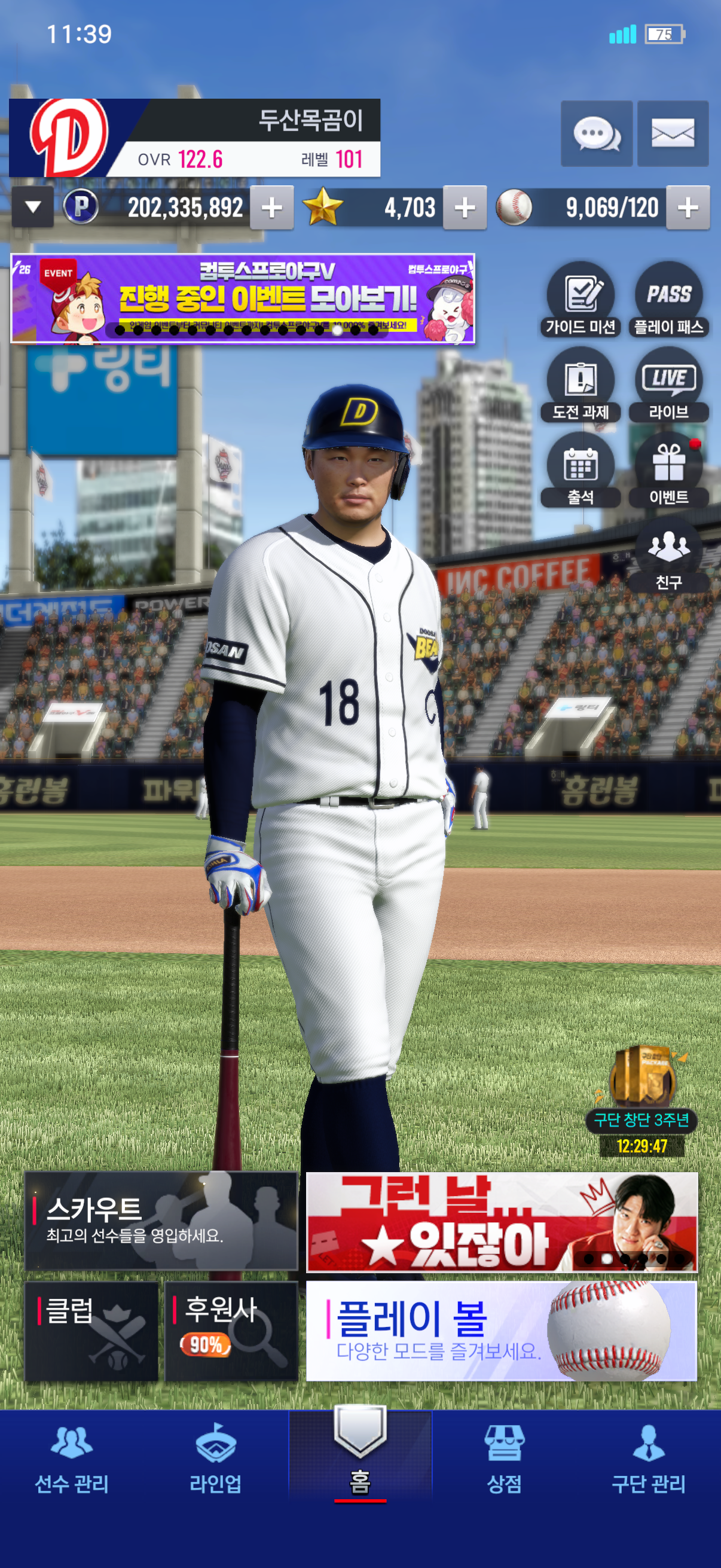Open 출석 attendance calendar
Image resolution: width=721 pixels, height=1568 pixels.
tap(581, 470)
